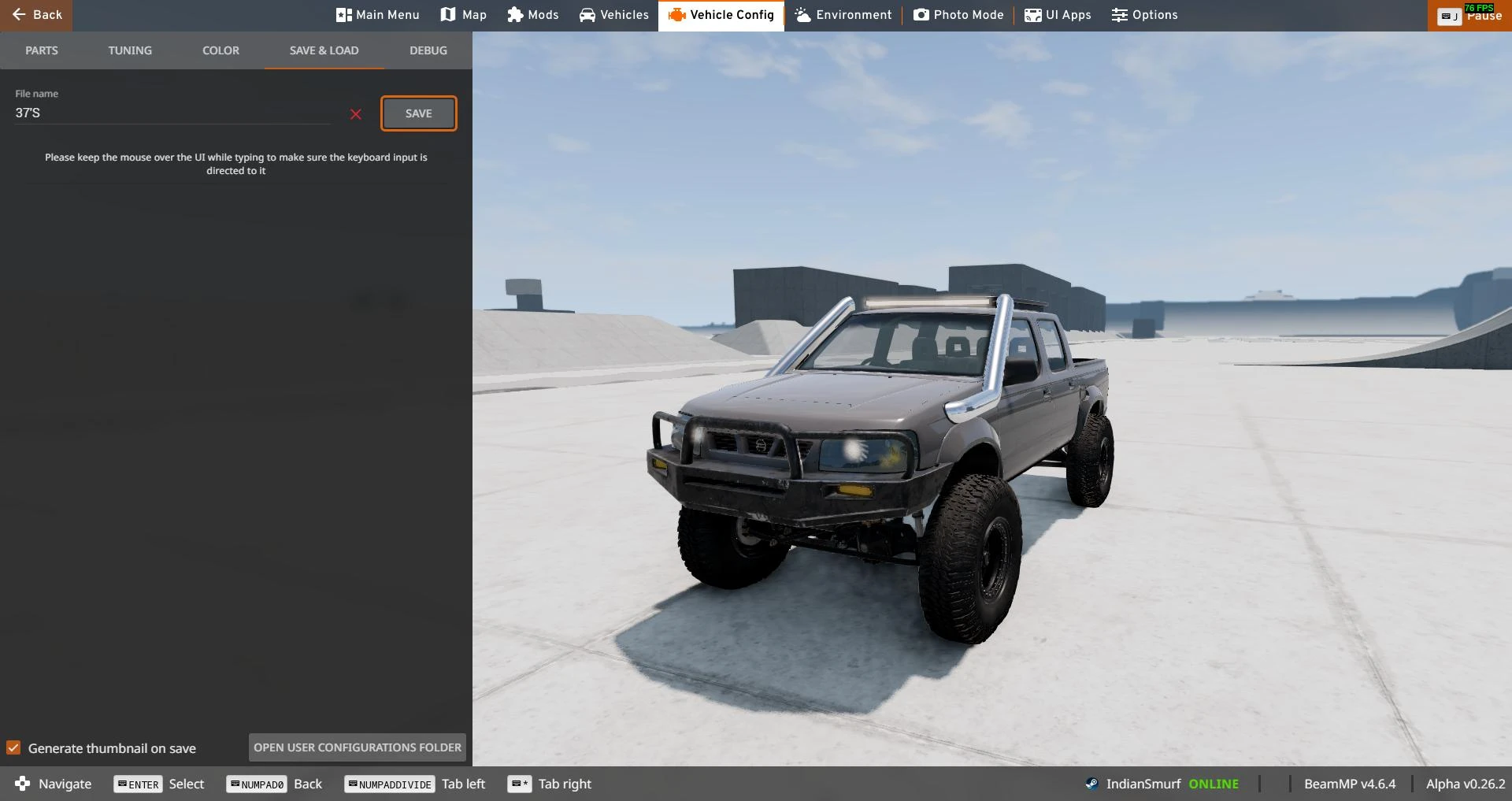This screenshot has width=1512, height=801.
Task: Open the user configurations folder
Action: point(356,747)
